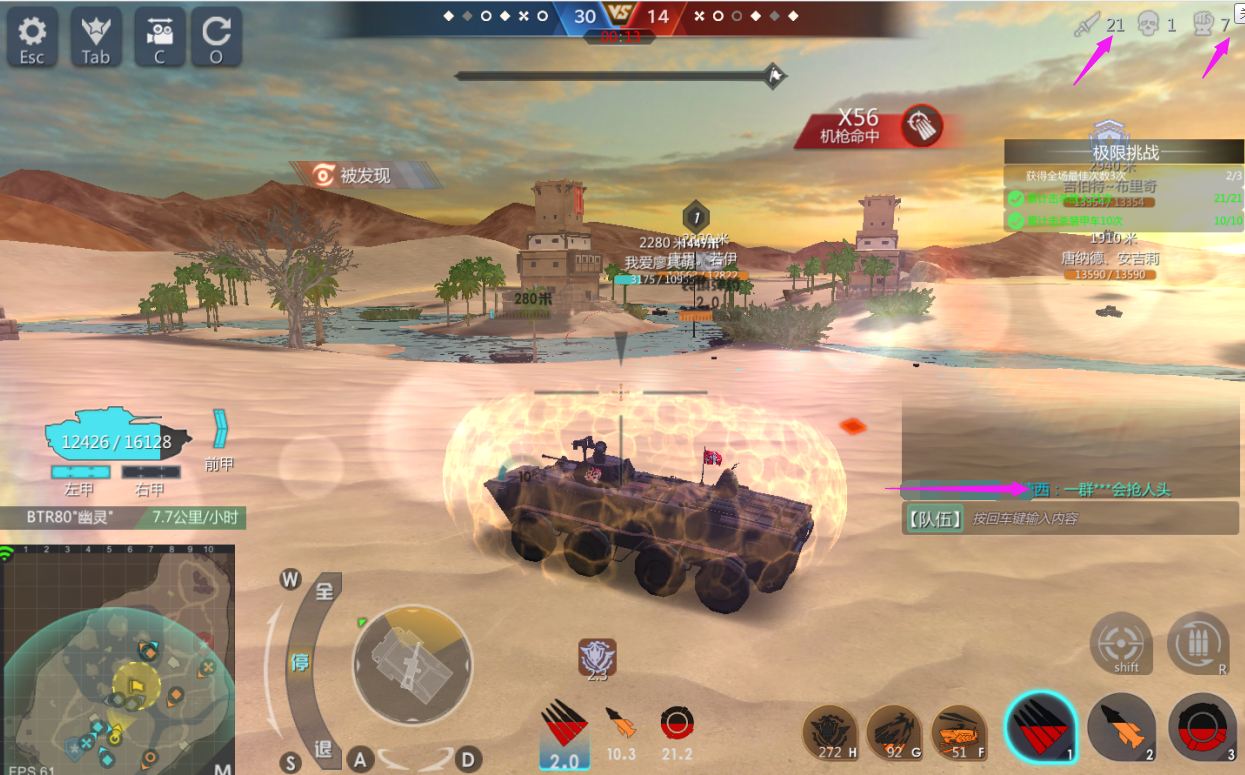Activate the aim scope button labeled shift
Image resolution: width=1245 pixels, height=775 pixels.
click(x=1121, y=642)
